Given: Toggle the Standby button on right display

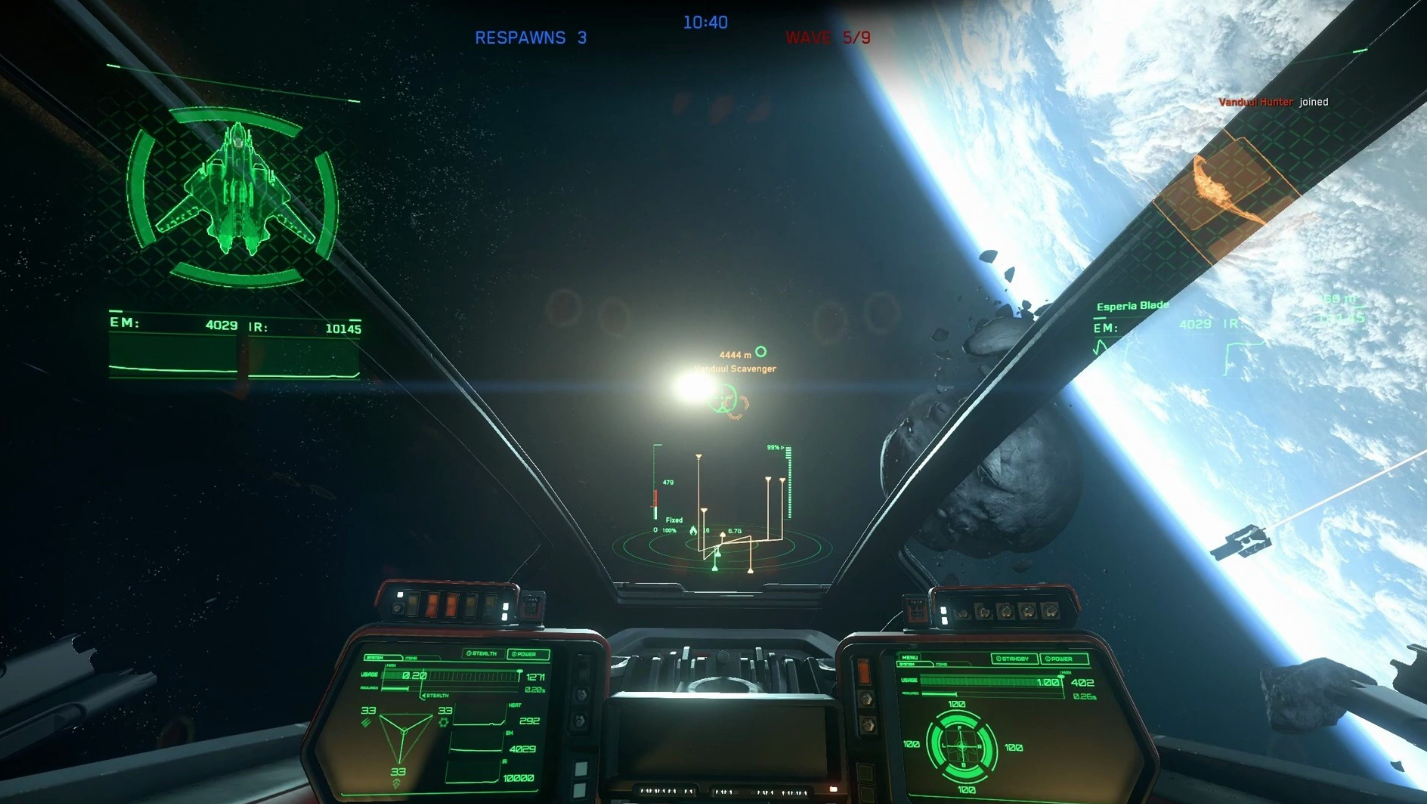Looking at the screenshot, I should point(1013,659).
